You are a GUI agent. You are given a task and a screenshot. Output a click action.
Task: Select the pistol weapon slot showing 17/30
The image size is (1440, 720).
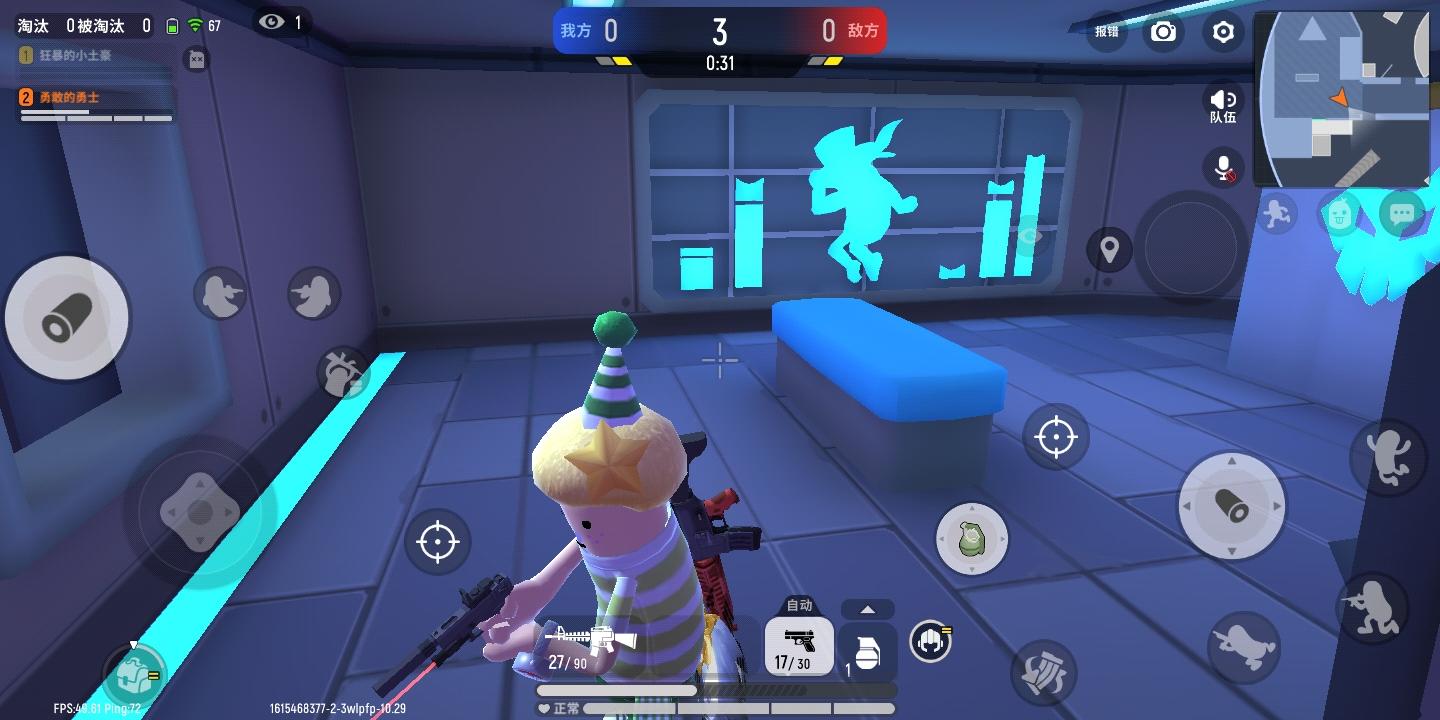point(798,648)
